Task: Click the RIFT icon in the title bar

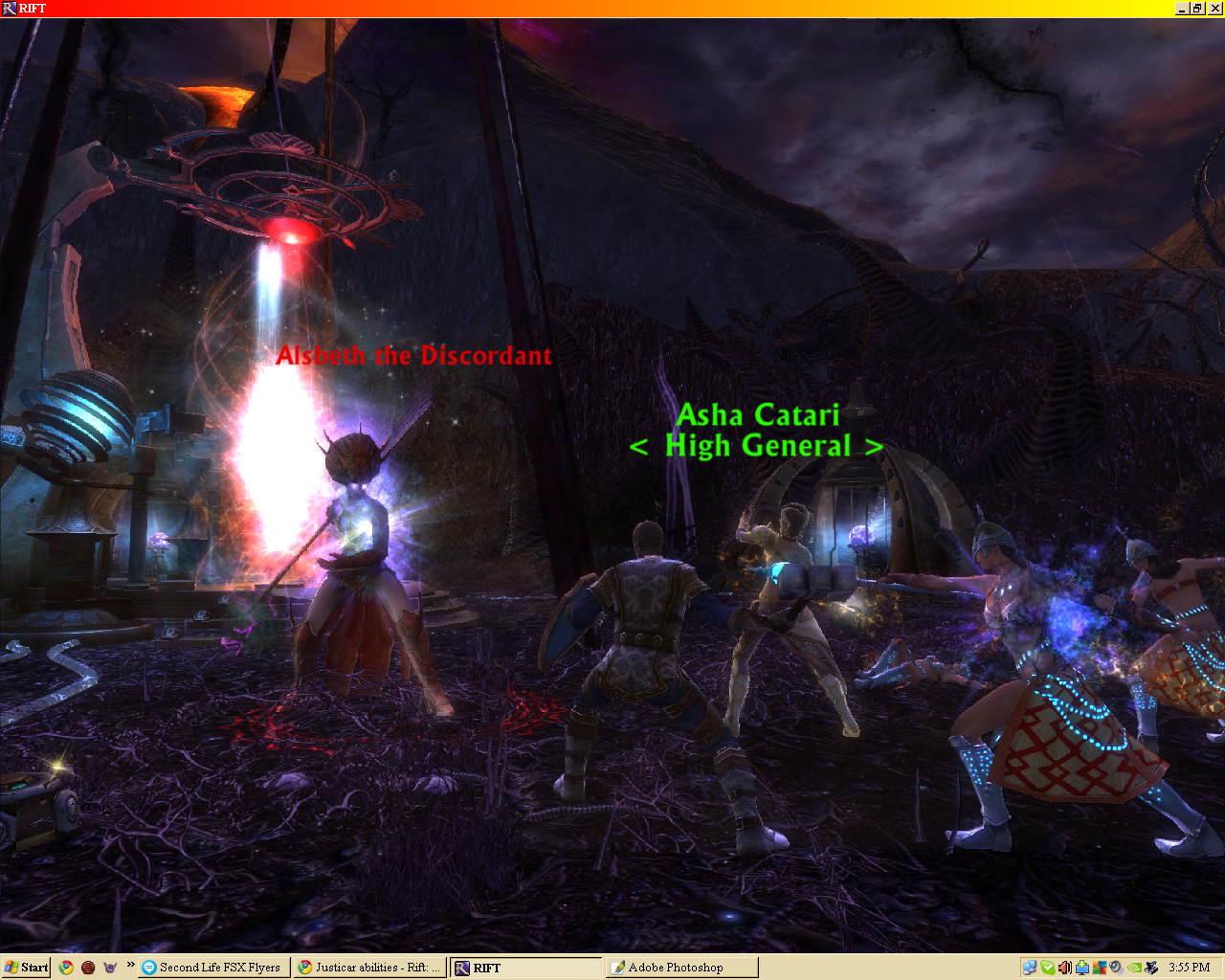Action: tap(10, 9)
